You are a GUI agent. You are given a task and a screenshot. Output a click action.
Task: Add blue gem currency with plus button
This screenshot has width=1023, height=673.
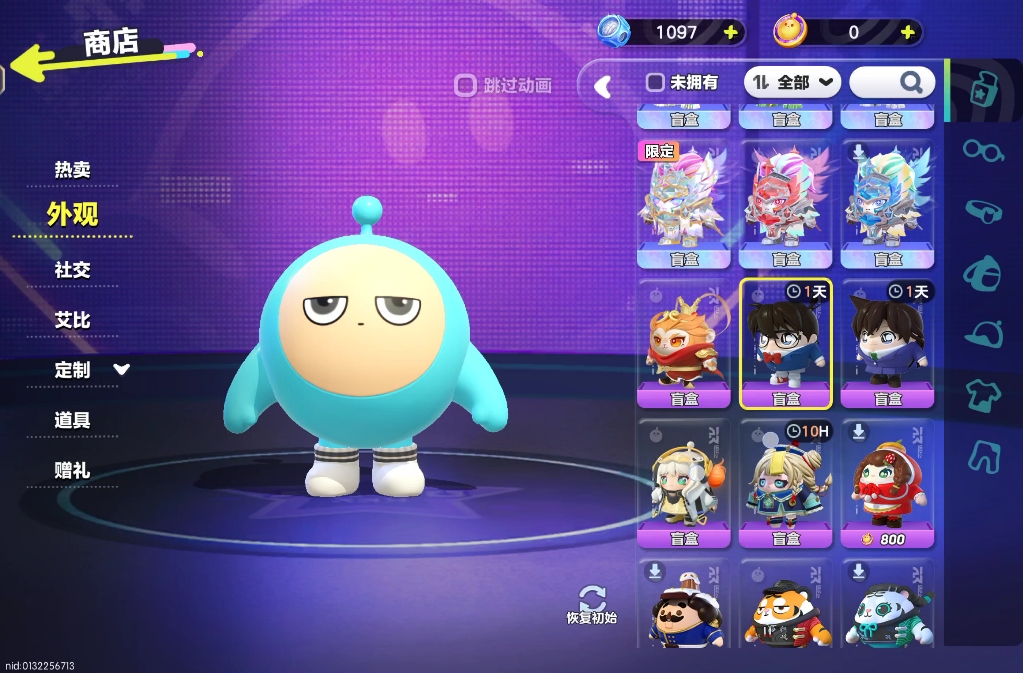pyautogui.click(x=731, y=32)
